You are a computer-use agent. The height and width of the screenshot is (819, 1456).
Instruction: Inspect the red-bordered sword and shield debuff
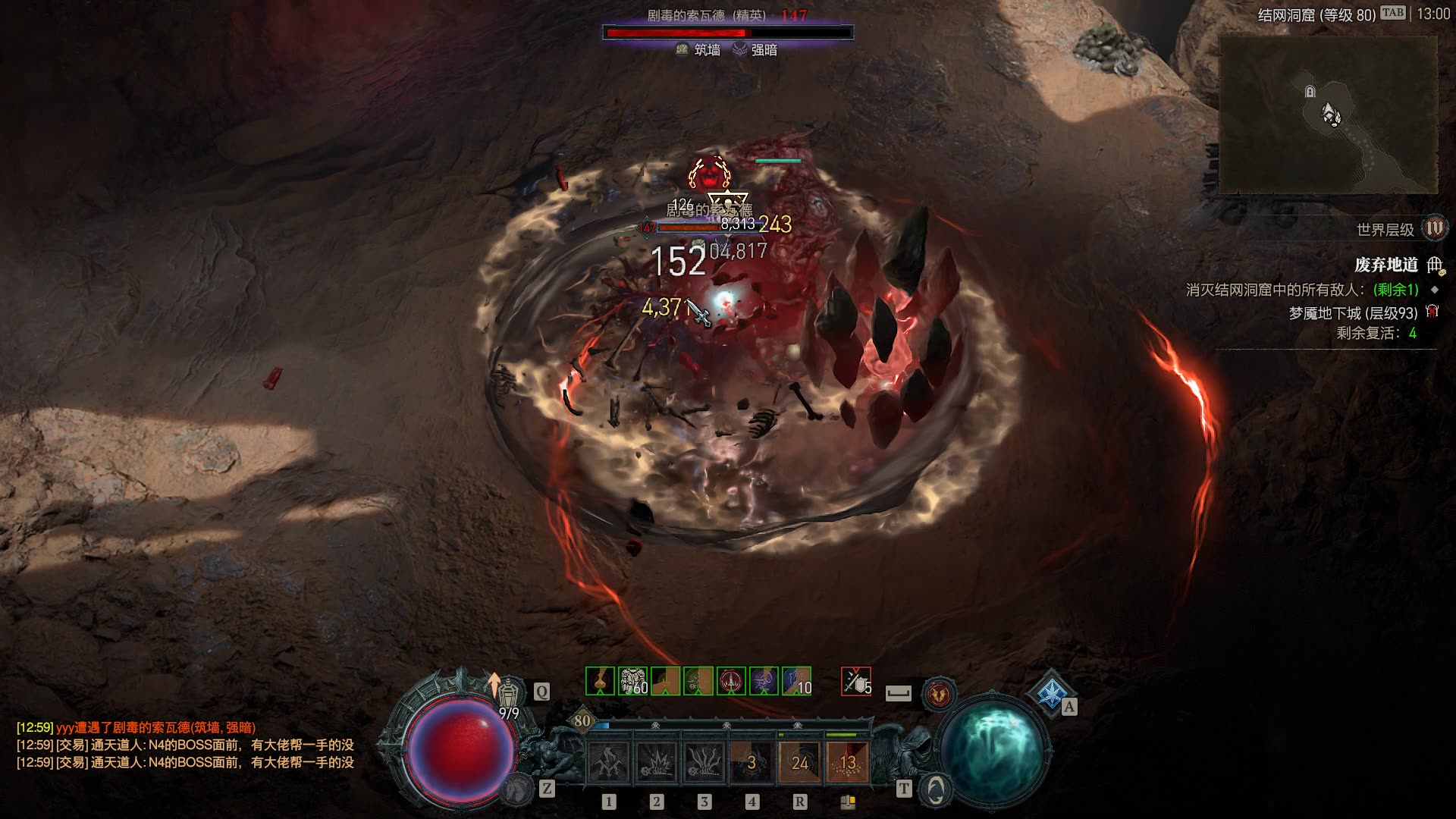855,681
